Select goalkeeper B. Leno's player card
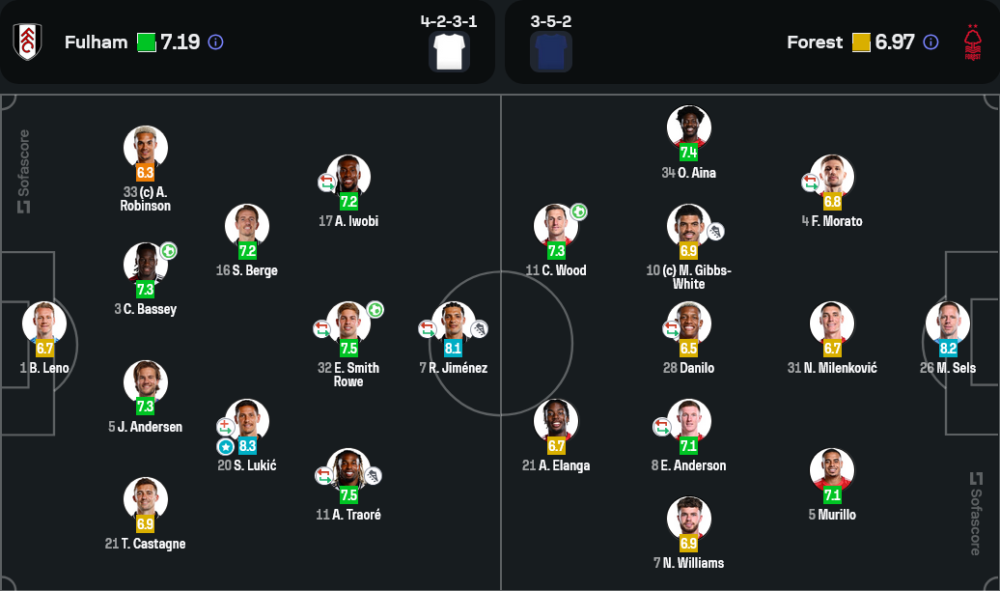The width and height of the screenshot is (1000, 591). [x=45, y=324]
